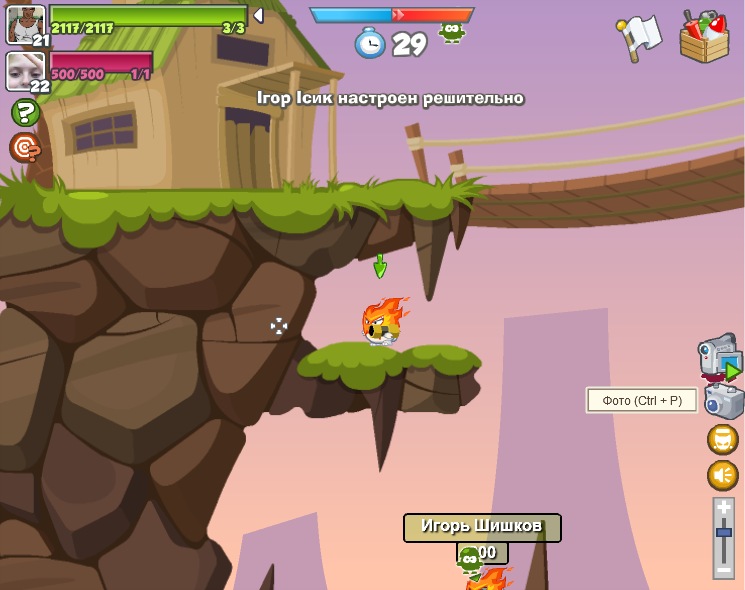The height and width of the screenshot is (590, 745).
Task: Open the green question mark help button
Action: pyautogui.click(x=25, y=112)
